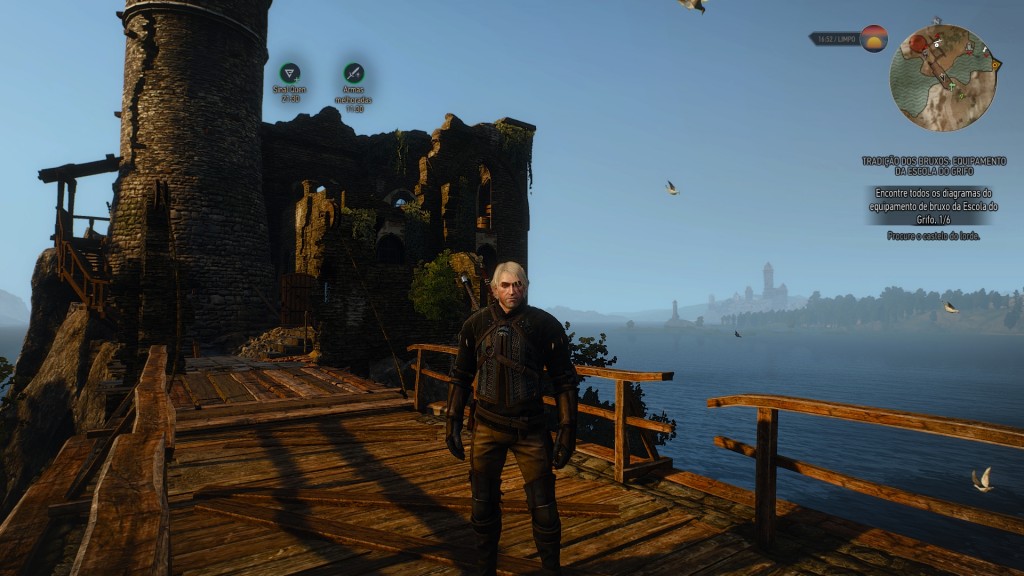Open the circular minimap
This screenshot has height=576, width=1024.
click(x=943, y=78)
